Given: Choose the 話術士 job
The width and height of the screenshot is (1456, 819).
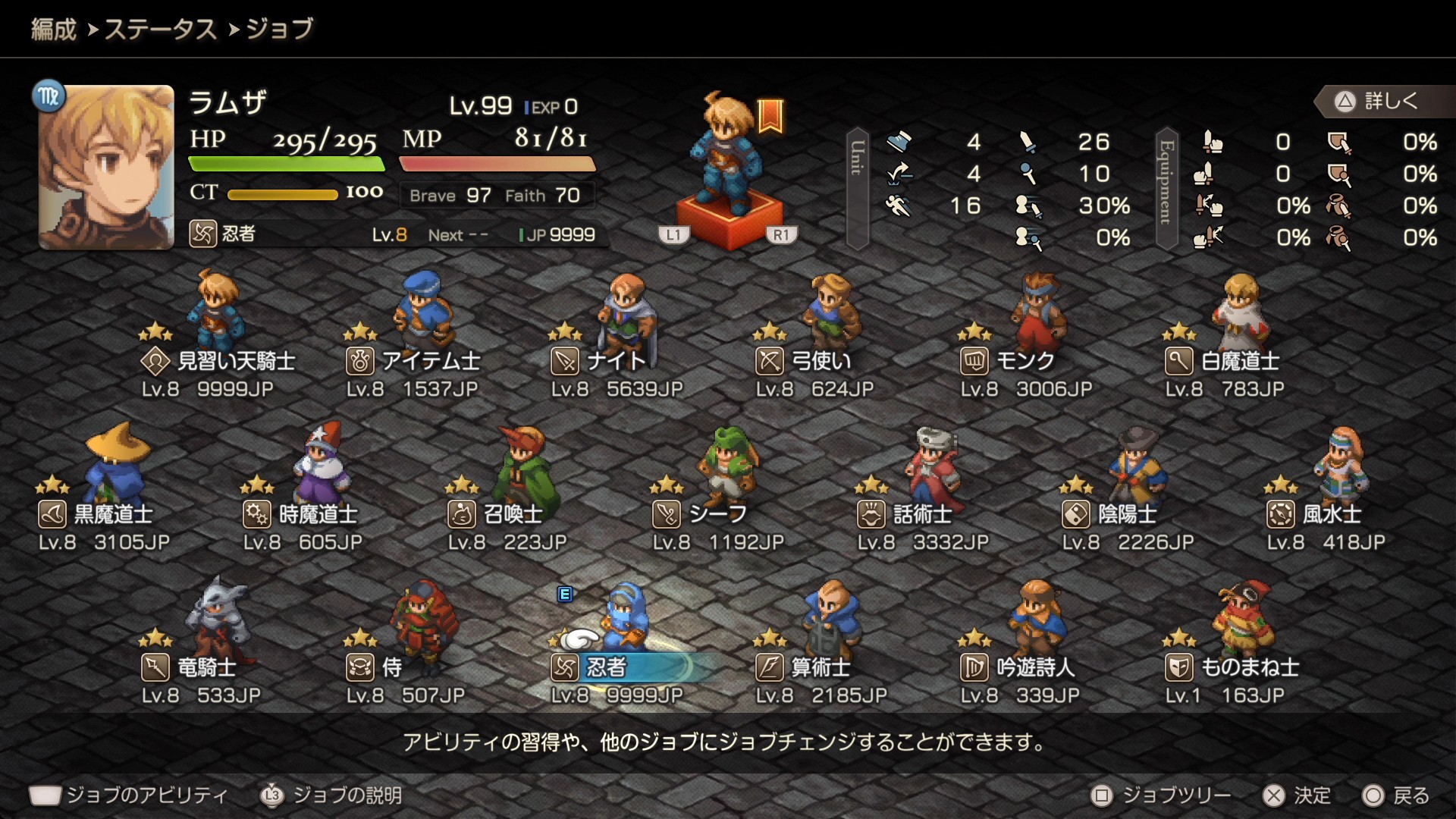Looking at the screenshot, I should point(905,514).
